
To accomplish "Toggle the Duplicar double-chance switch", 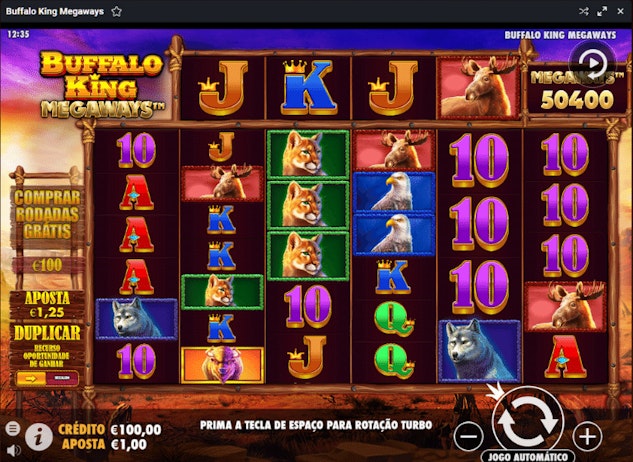I will click(47, 378).
